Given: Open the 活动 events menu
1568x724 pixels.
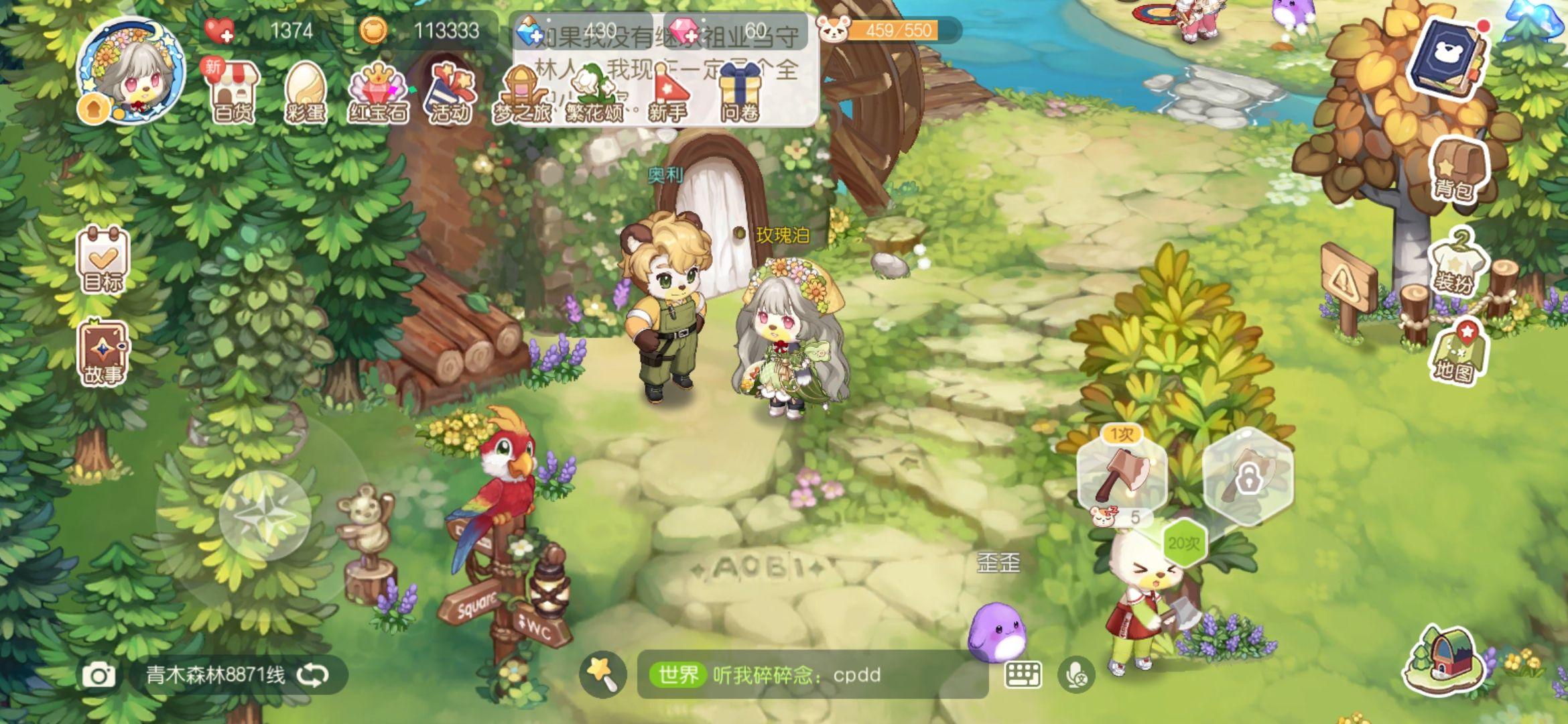Looking at the screenshot, I should tap(450, 93).
